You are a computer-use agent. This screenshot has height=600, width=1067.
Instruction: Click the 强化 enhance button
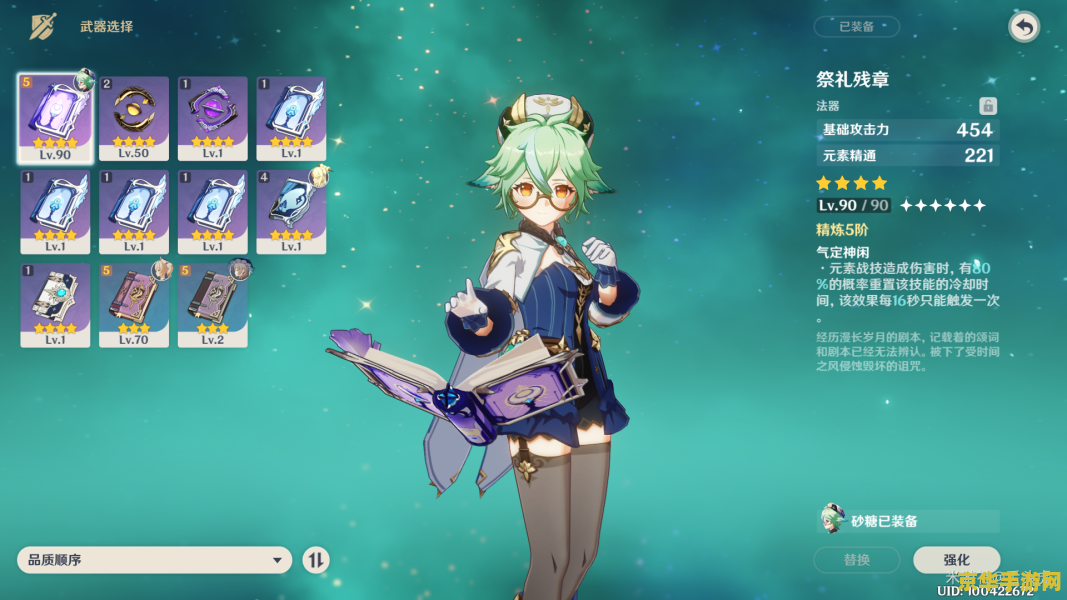[x=956, y=560]
